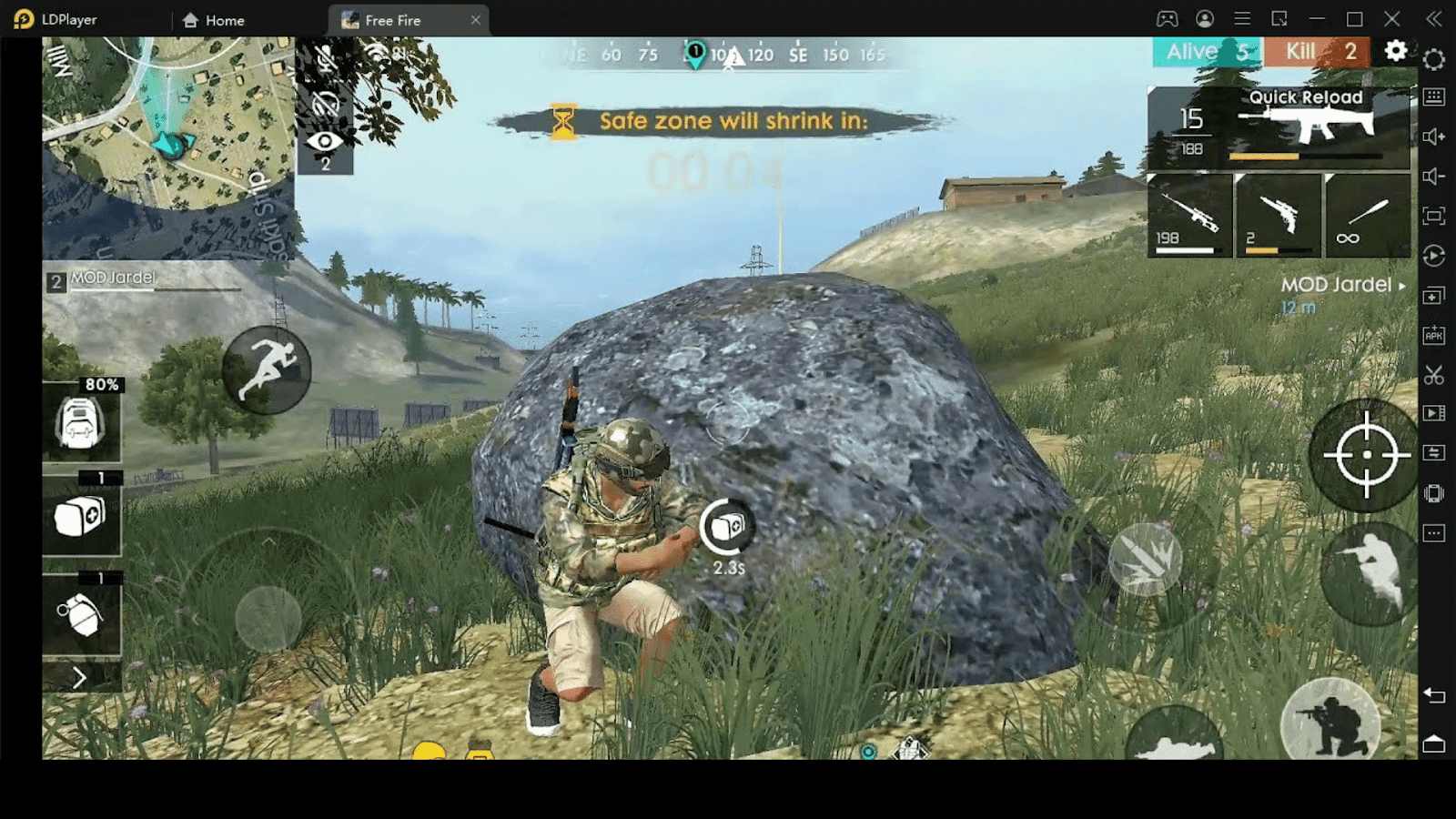This screenshot has height=819, width=1456.
Task: Click the spectator eye icon
Action: (x=325, y=142)
